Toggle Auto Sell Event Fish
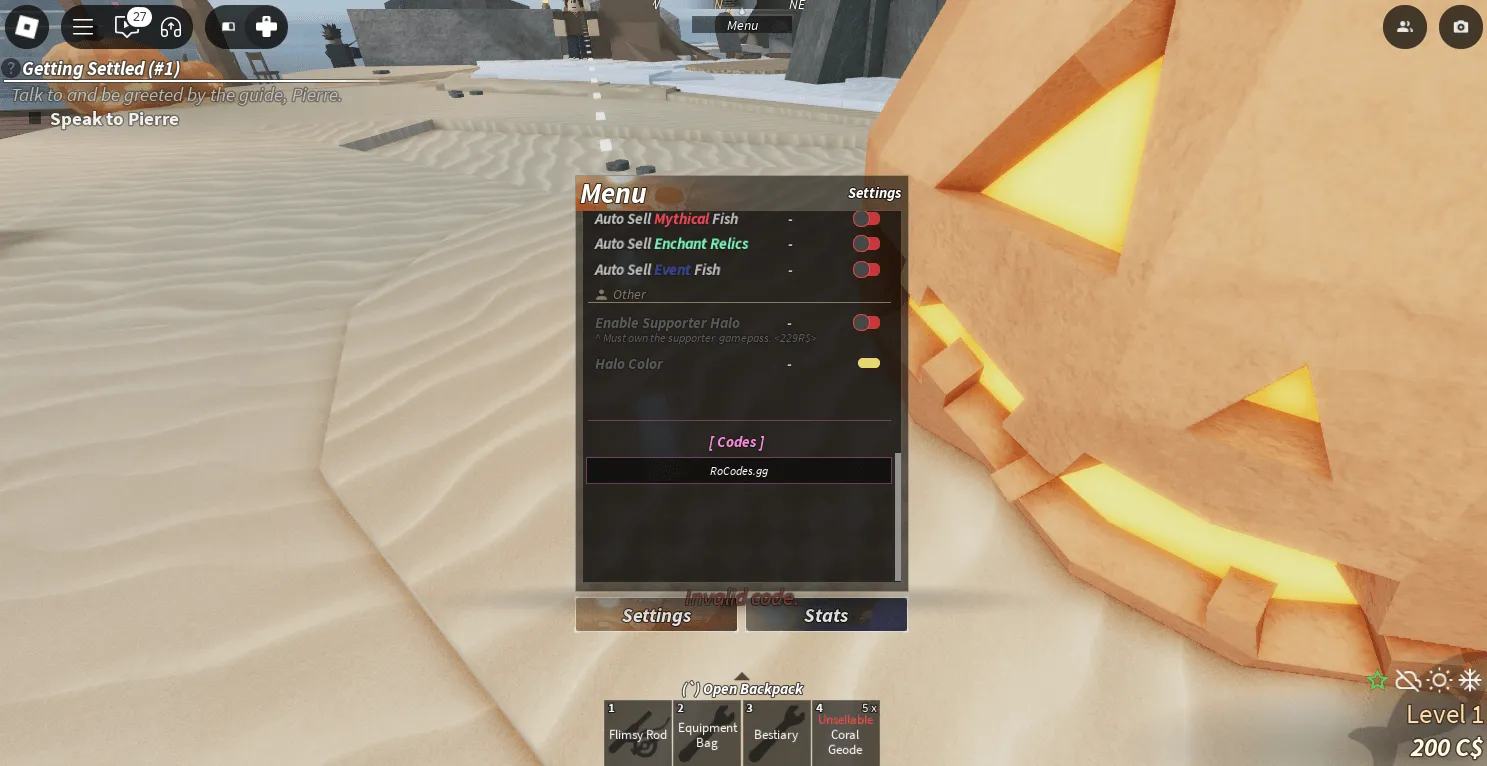The width and height of the screenshot is (1487, 766). click(866, 269)
